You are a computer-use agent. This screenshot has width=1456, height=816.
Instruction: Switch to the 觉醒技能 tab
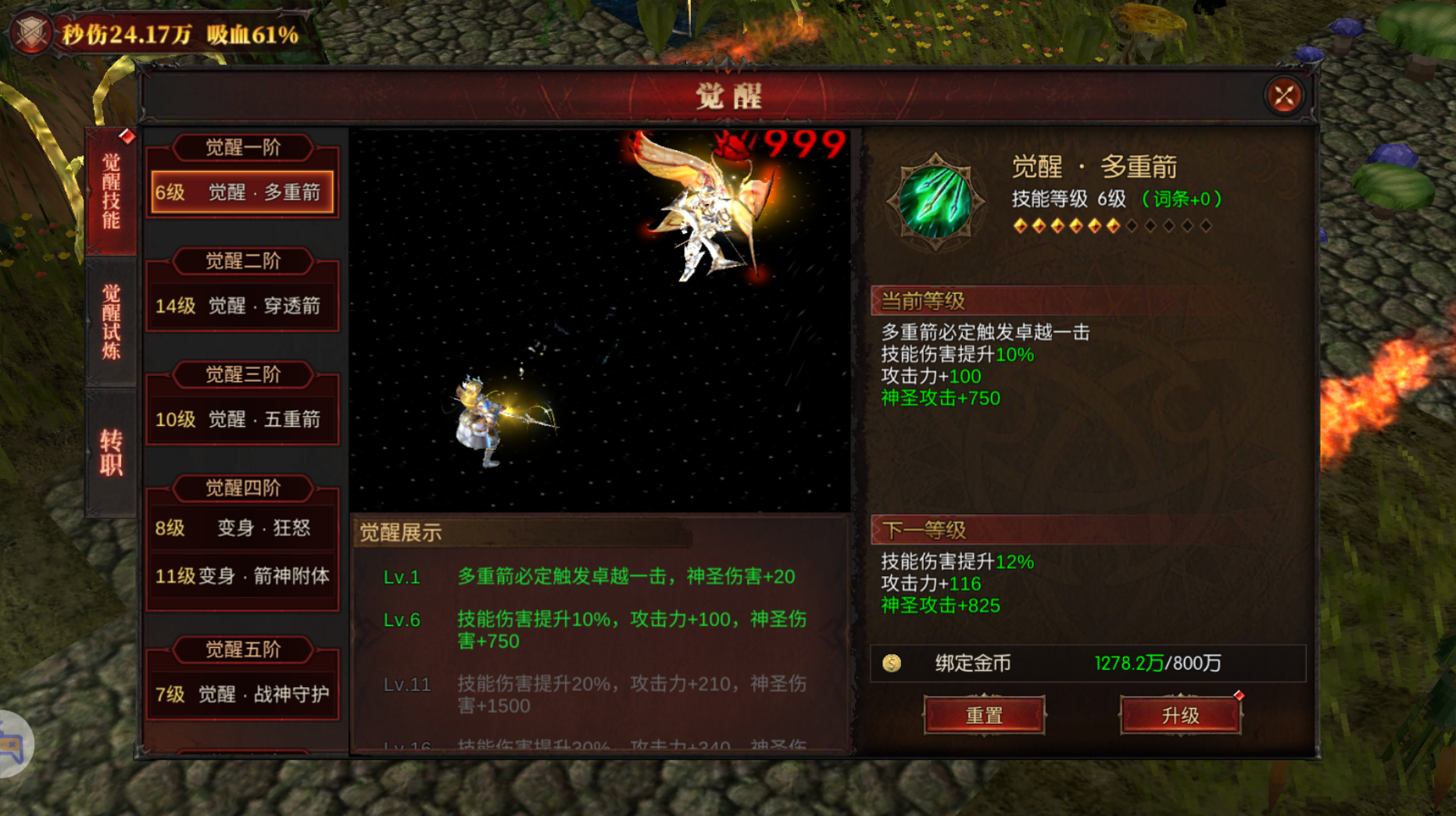point(111,191)
